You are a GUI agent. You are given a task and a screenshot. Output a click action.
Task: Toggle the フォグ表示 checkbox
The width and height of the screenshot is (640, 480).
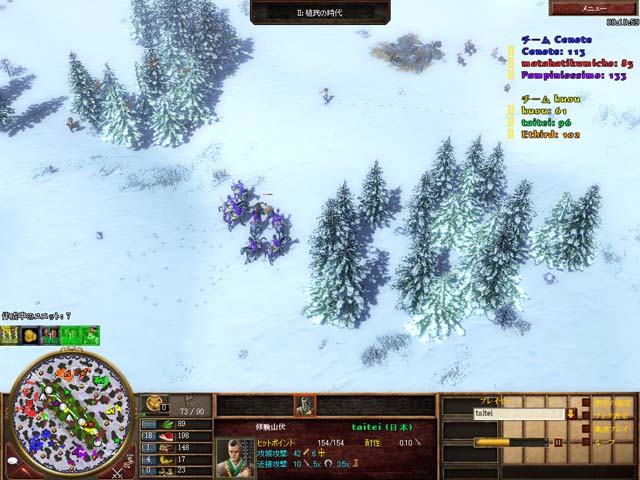point(585,414)
